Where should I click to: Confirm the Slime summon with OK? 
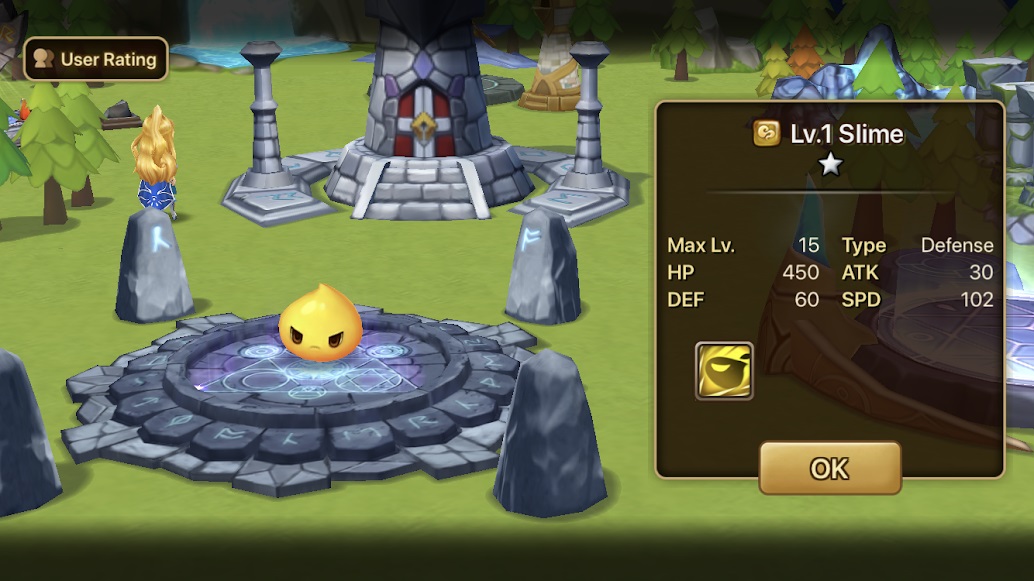click(x=829, y=467)
